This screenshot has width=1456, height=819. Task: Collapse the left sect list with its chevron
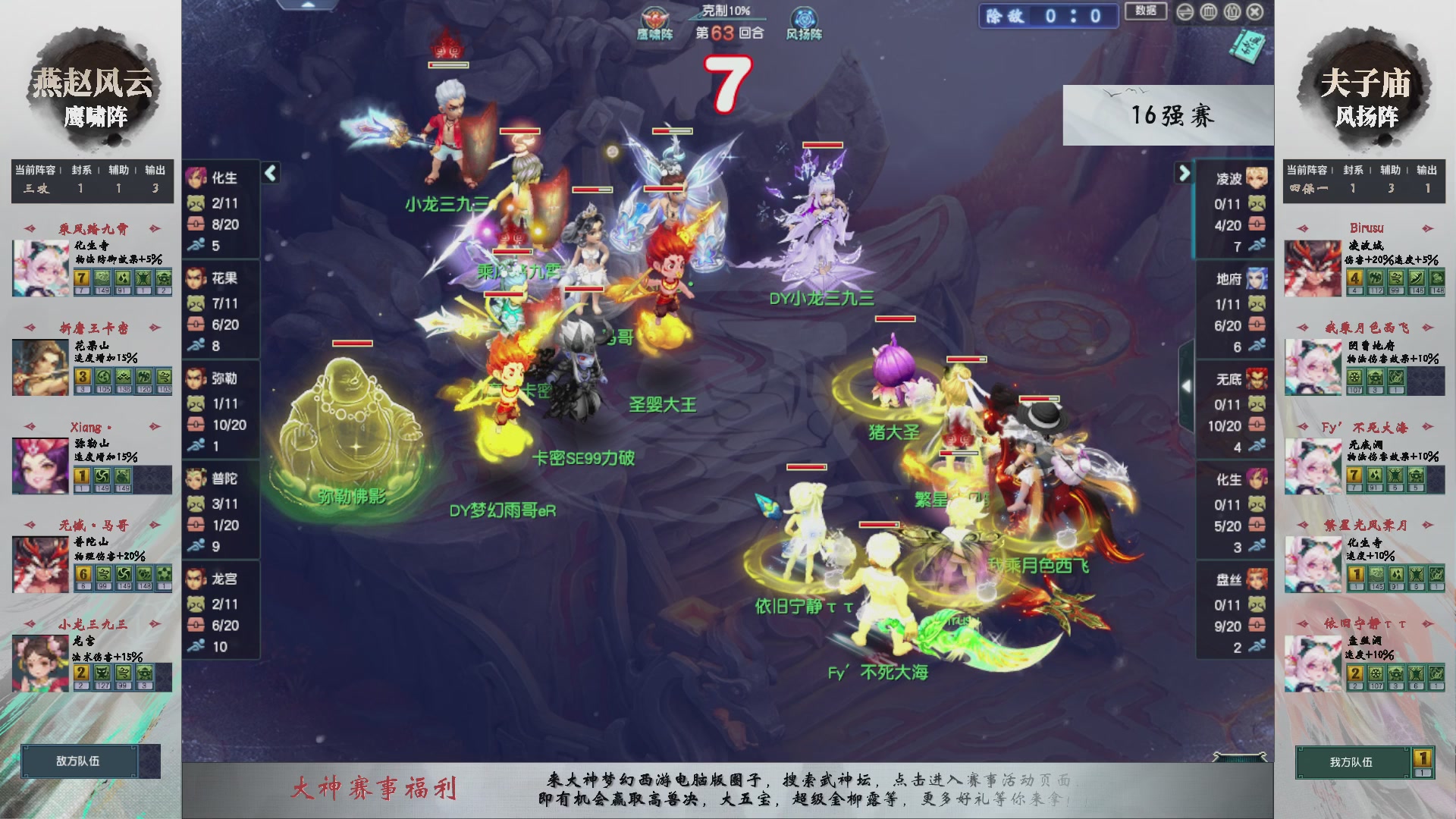point(268,173)
